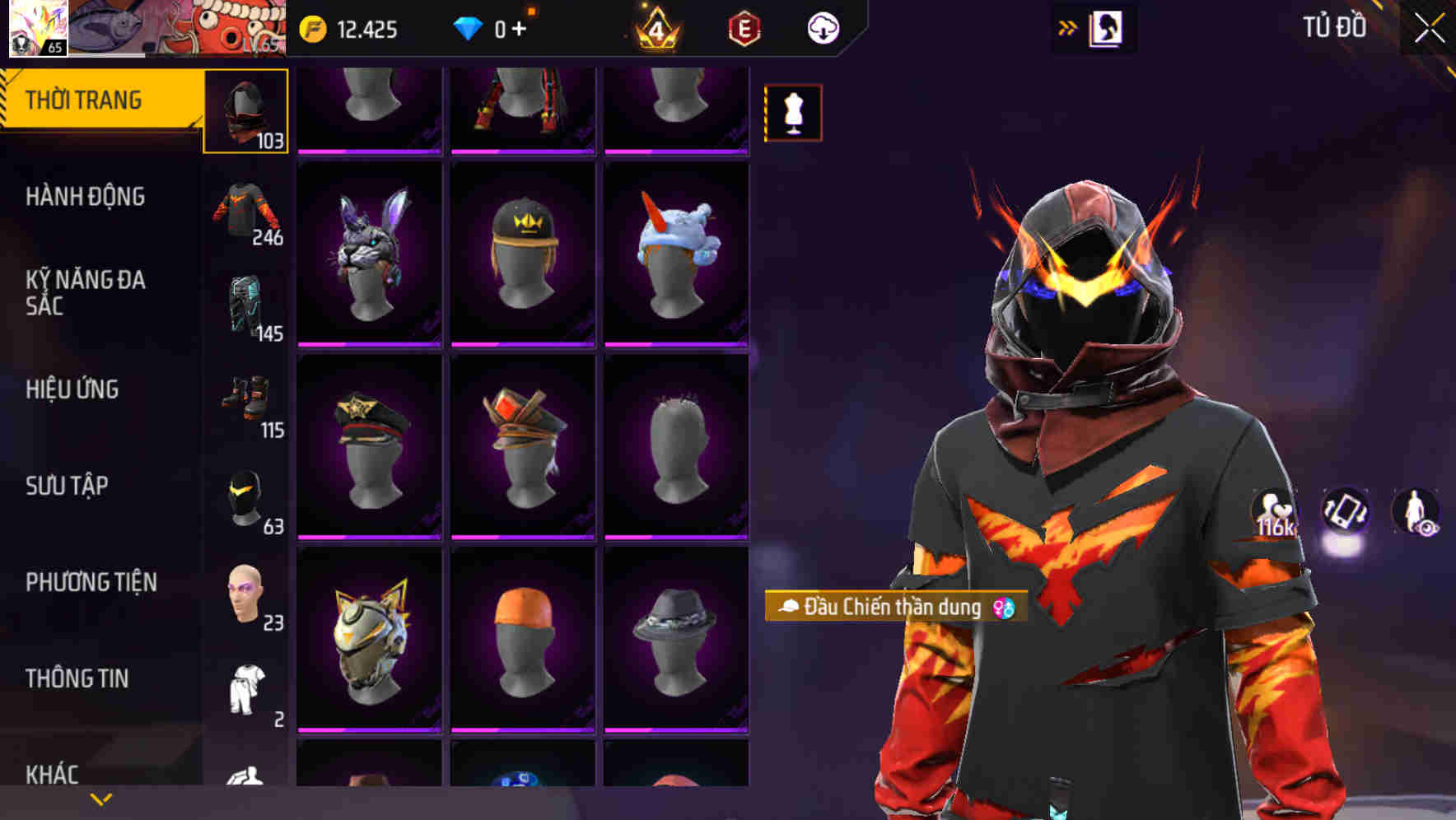This screenshot has width=1456, height=820.
Task: Select the red E badge icon
Action: [740, 28]
